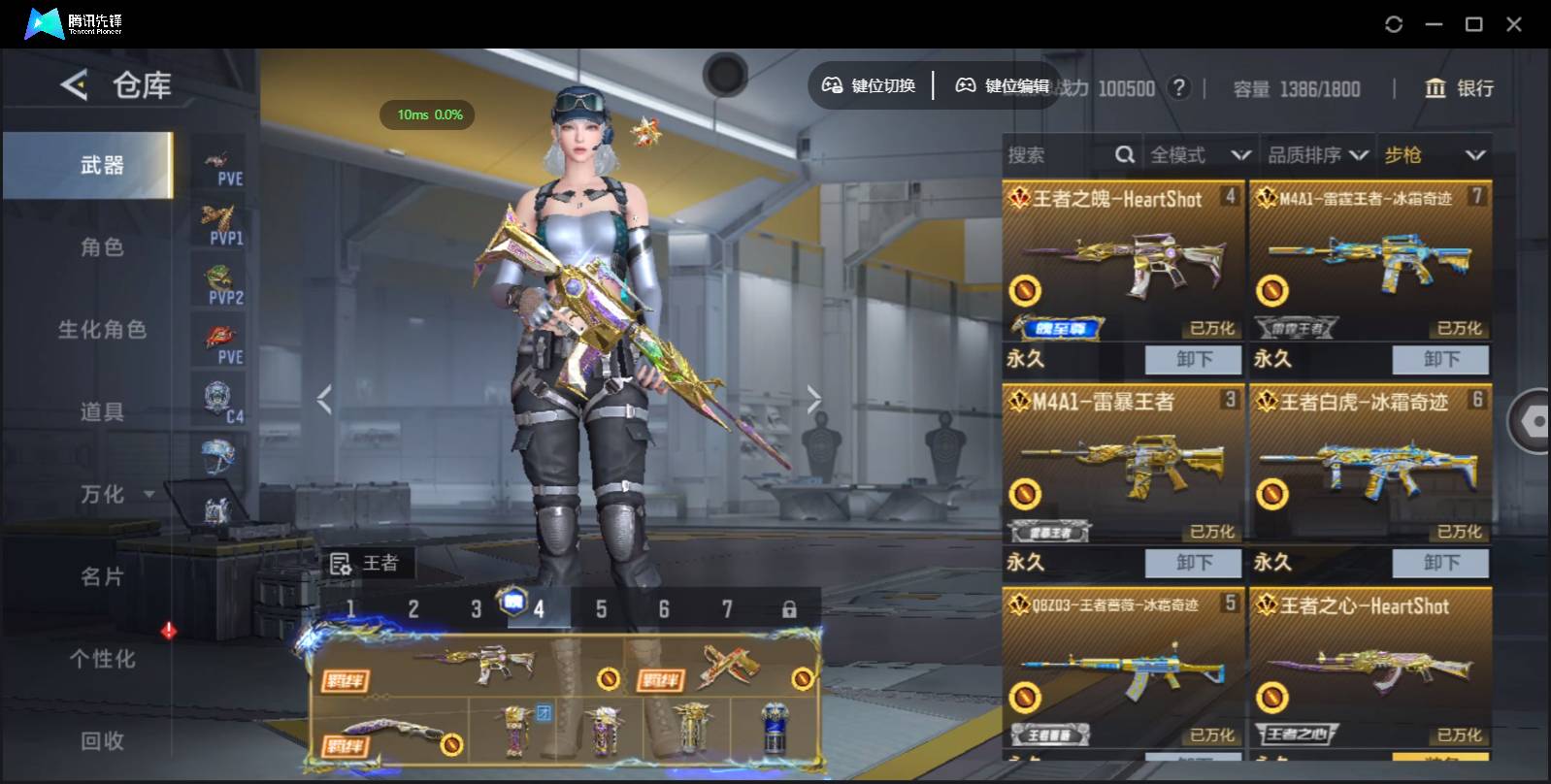
Task: Open the 个性化 personalization category
Action: 101,659
